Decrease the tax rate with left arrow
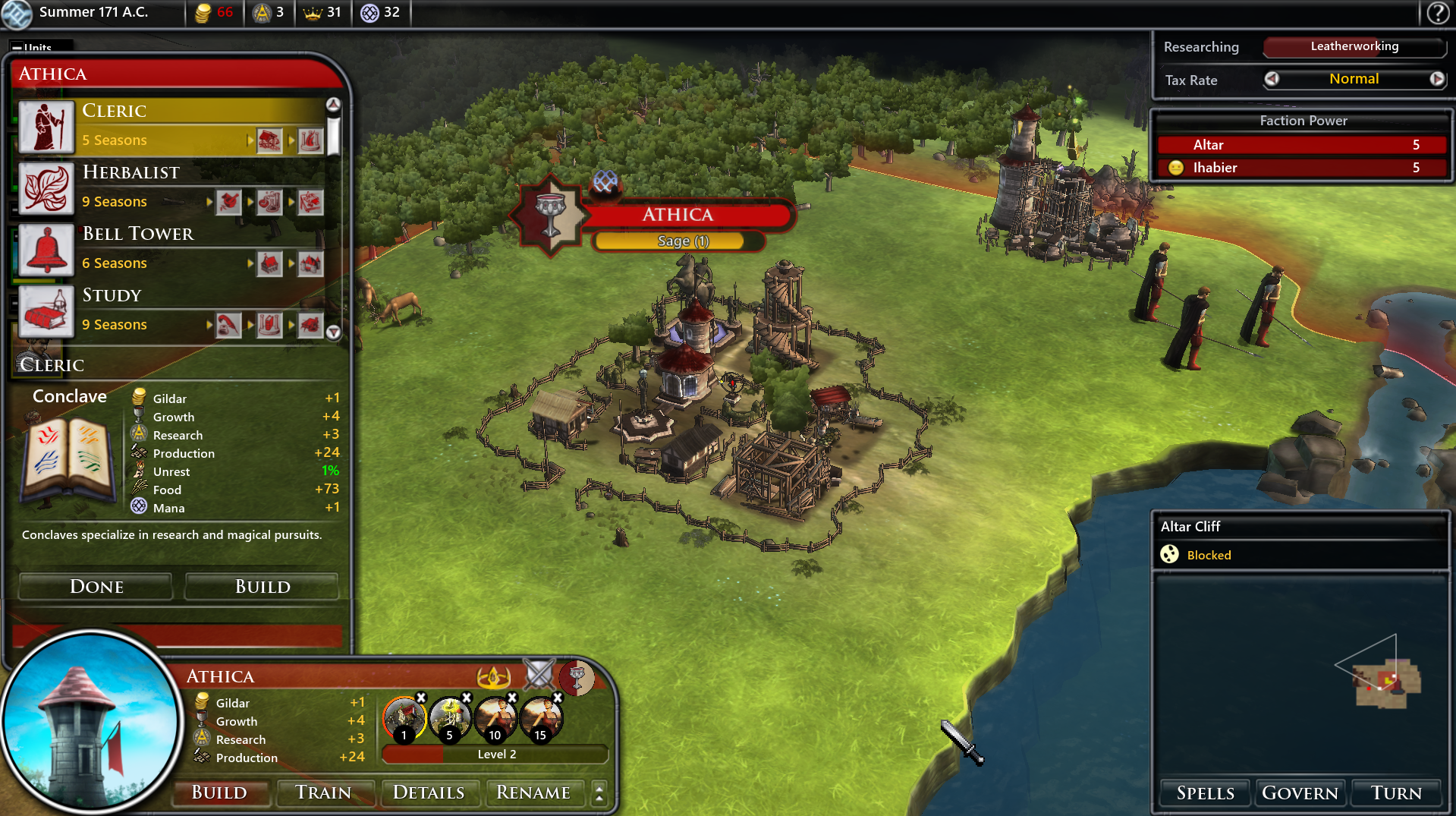 pyautogui.click(x=1272, y=79)
